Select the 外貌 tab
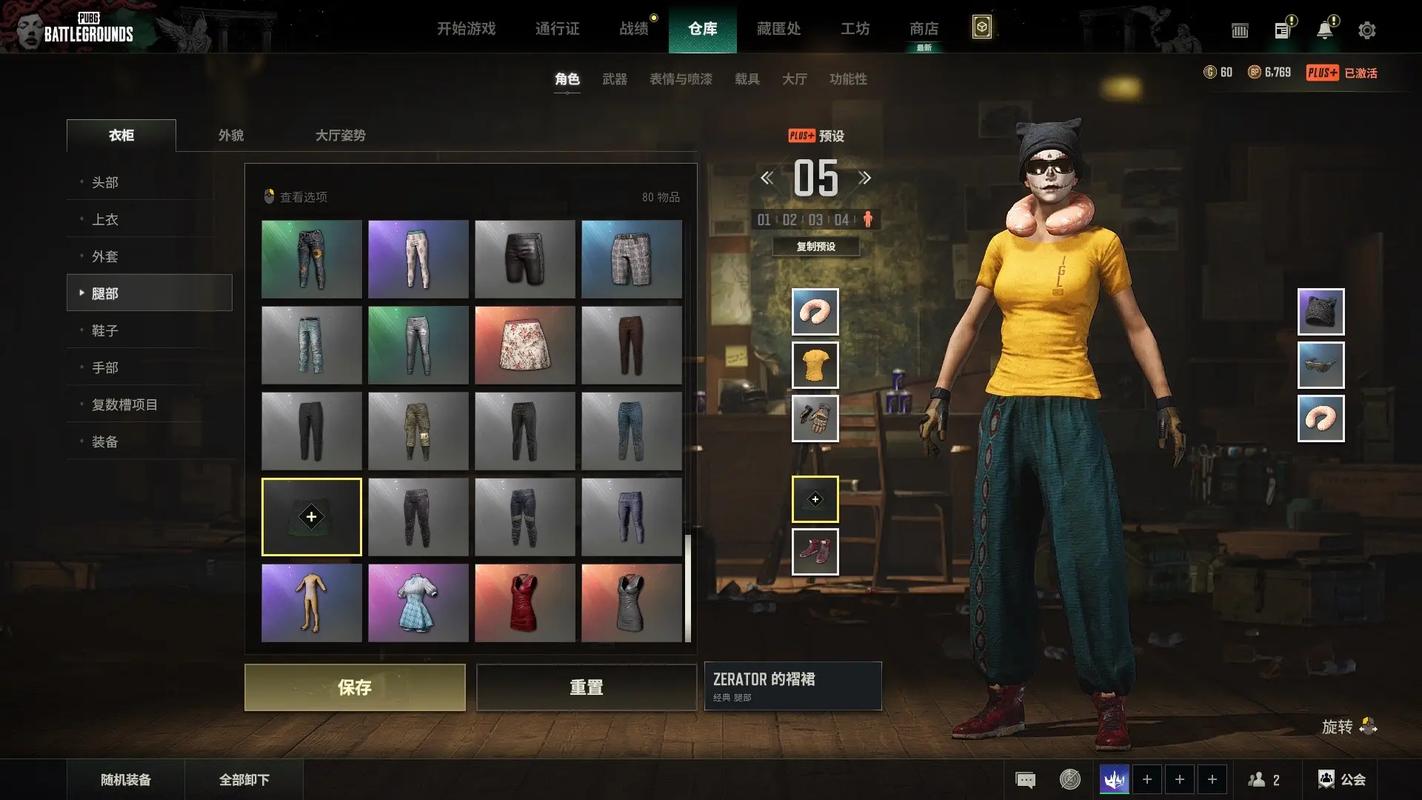The image size is (1422, 800). point(231,135)
